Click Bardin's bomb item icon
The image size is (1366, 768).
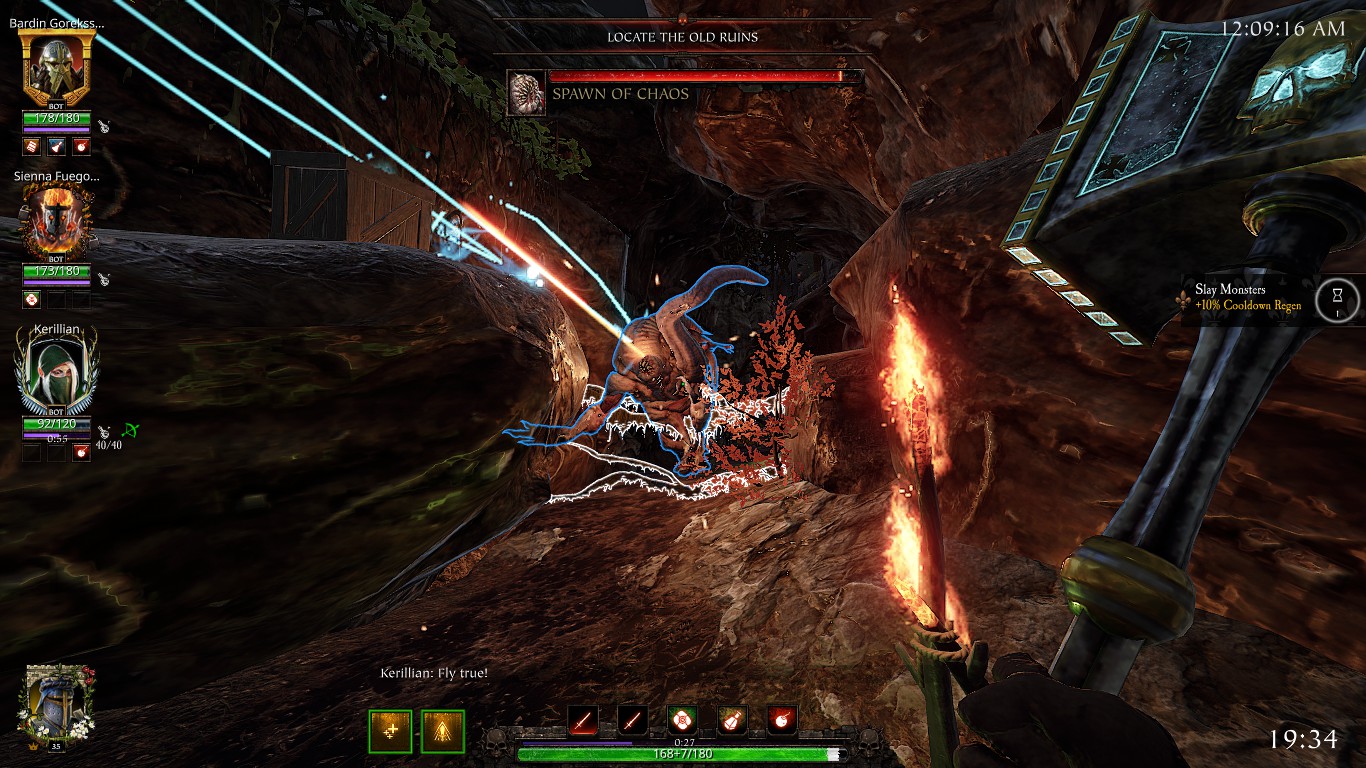coord(81,147)
